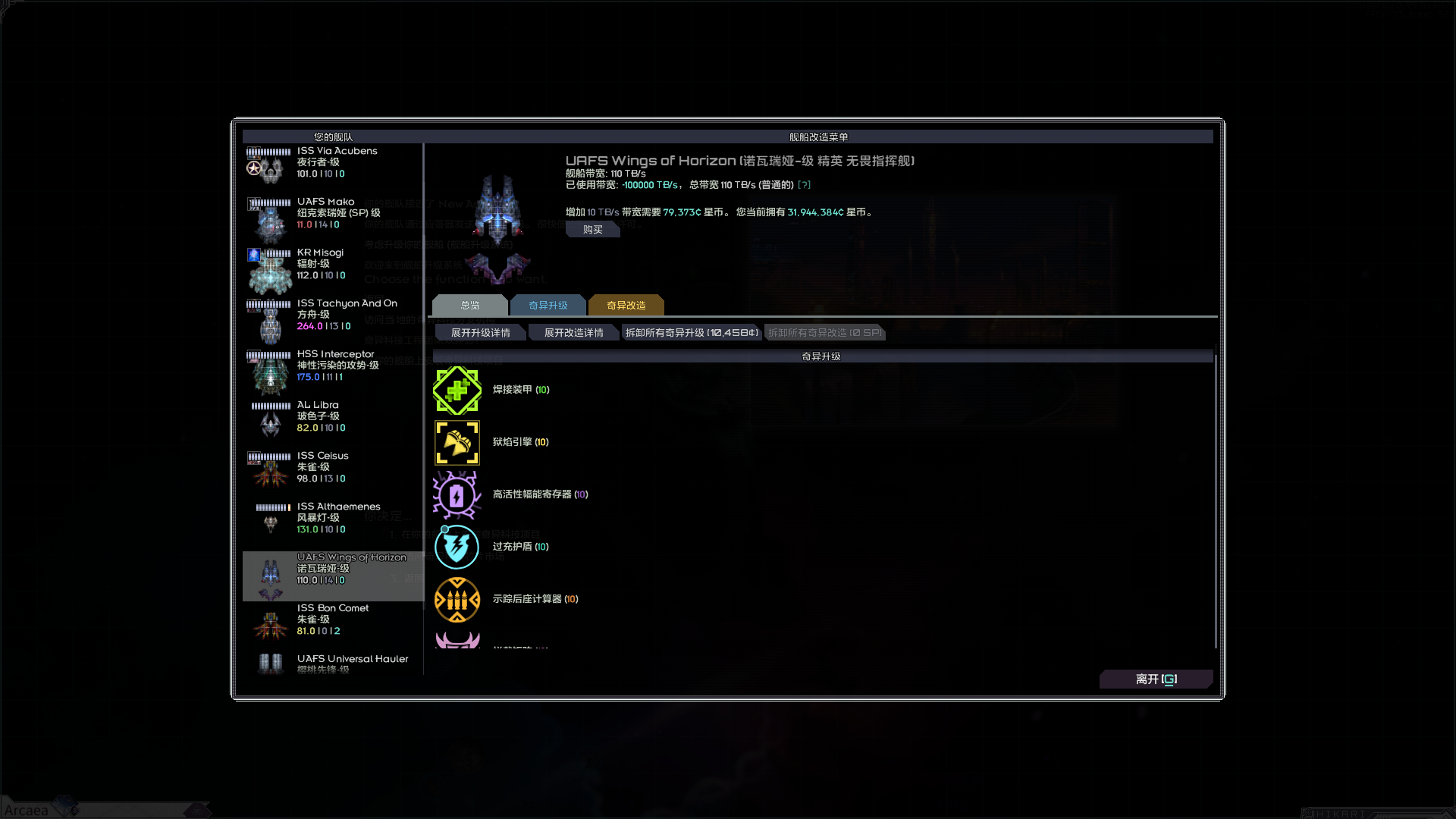Select the 高活性辐能寄存器 purple battery upgrade

point(457,495)
